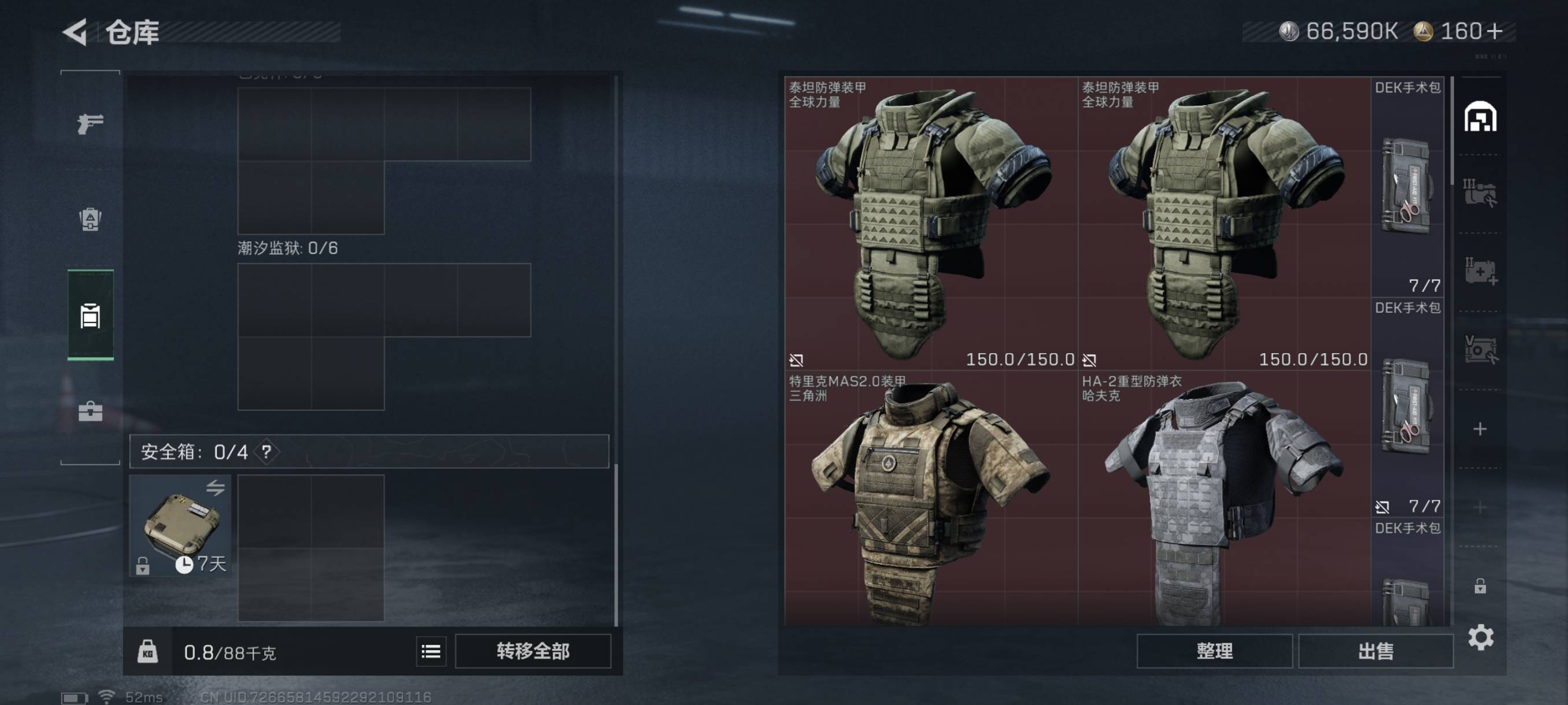
Task: Open the backpack category tab
Action: click(x=90, y=219)
